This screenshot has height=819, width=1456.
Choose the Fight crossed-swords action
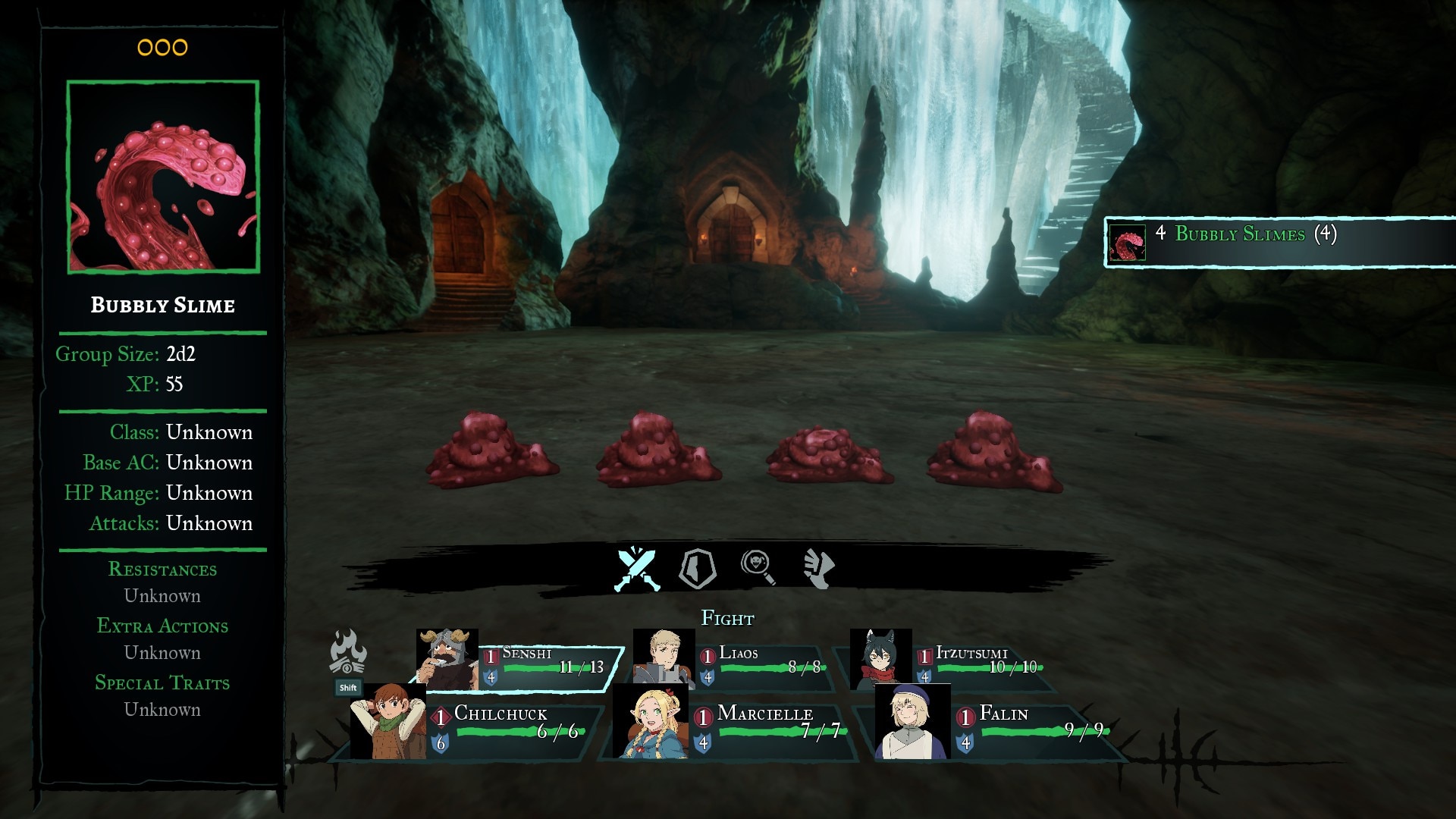[637, 568]
